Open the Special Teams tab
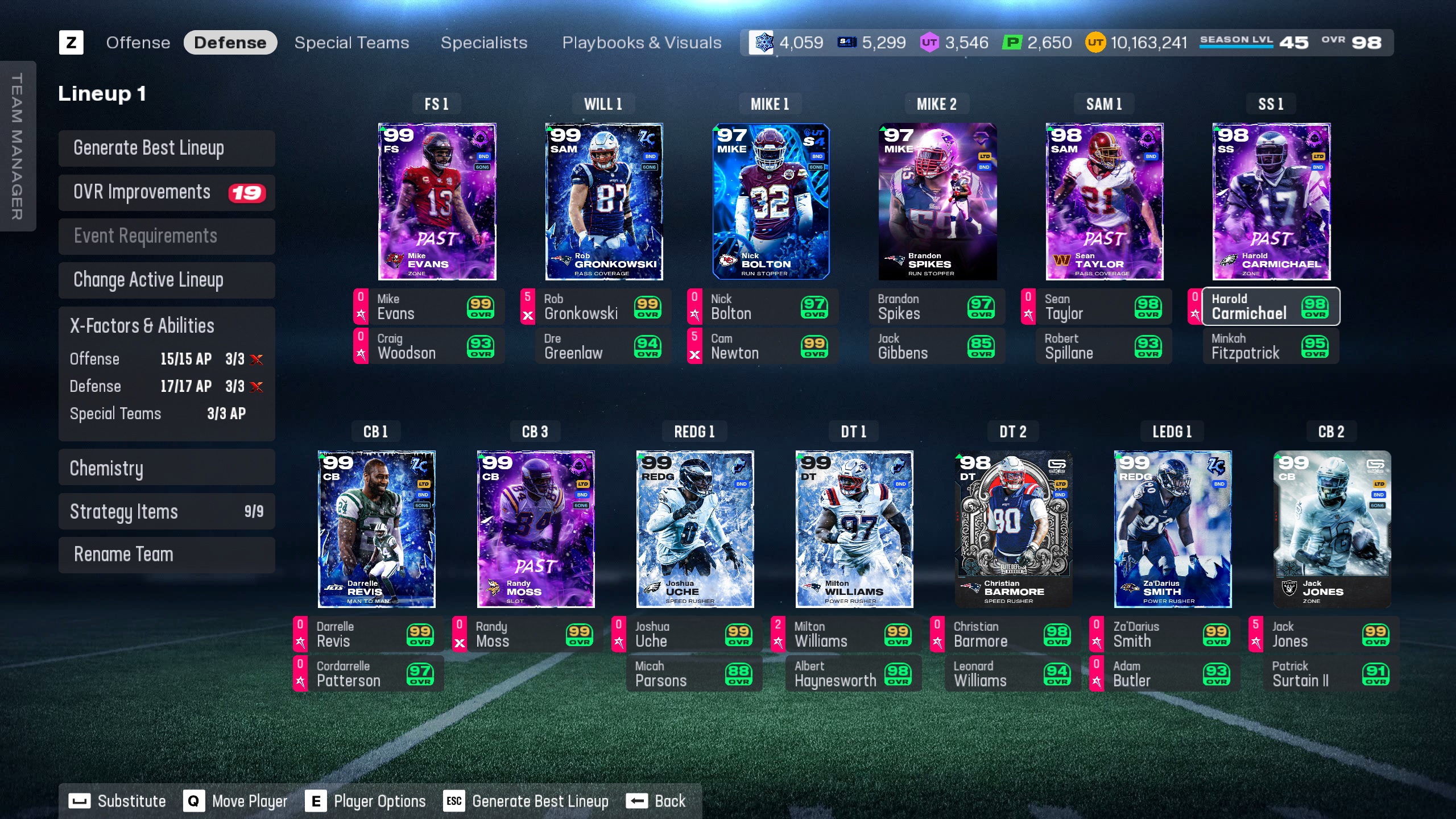Image resolution: width=1456 pixels, height=819 pixels. point(351,43)
